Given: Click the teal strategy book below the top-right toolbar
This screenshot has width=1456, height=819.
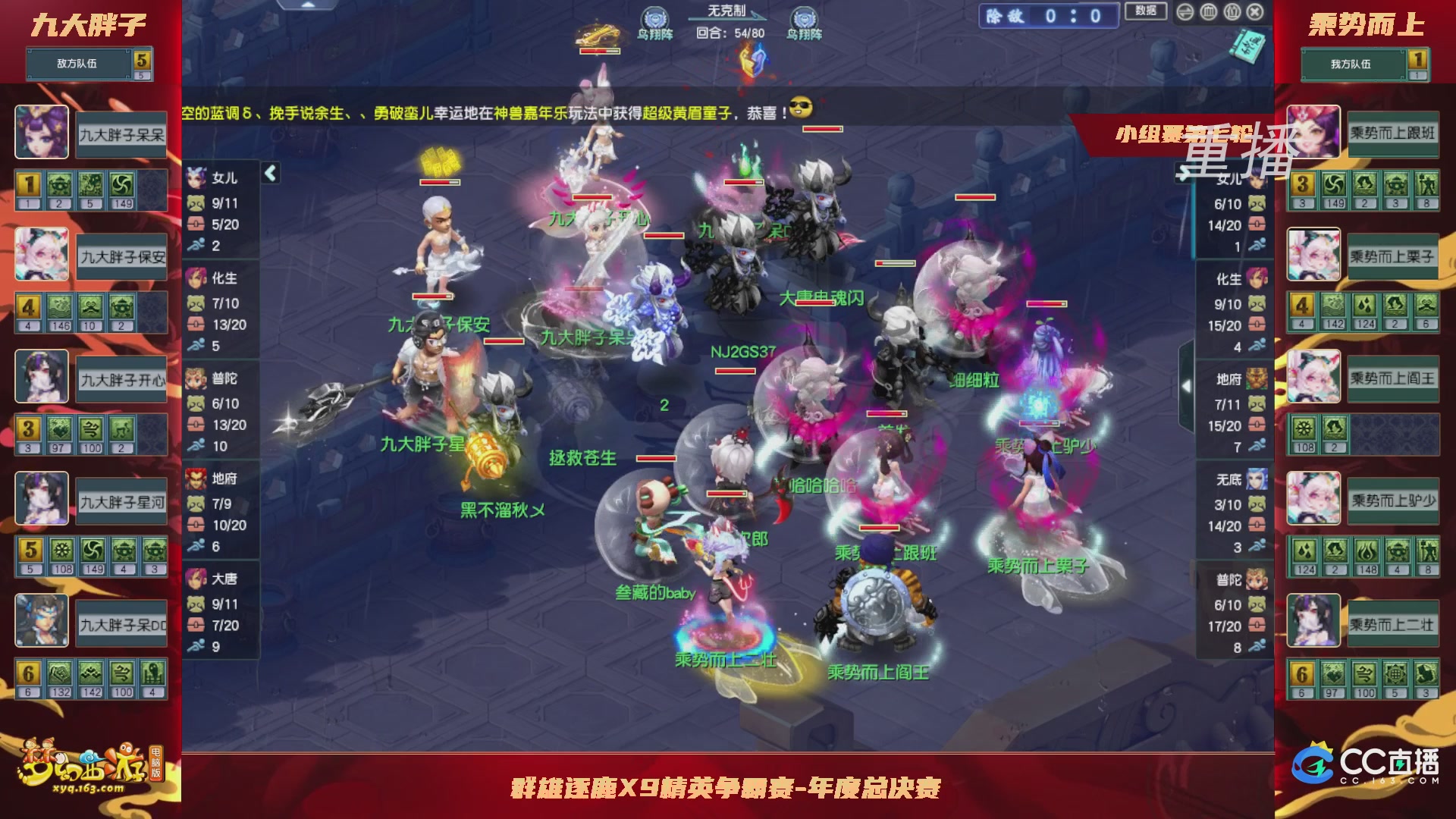Looking at the screenshot, I should point(1246,47).
